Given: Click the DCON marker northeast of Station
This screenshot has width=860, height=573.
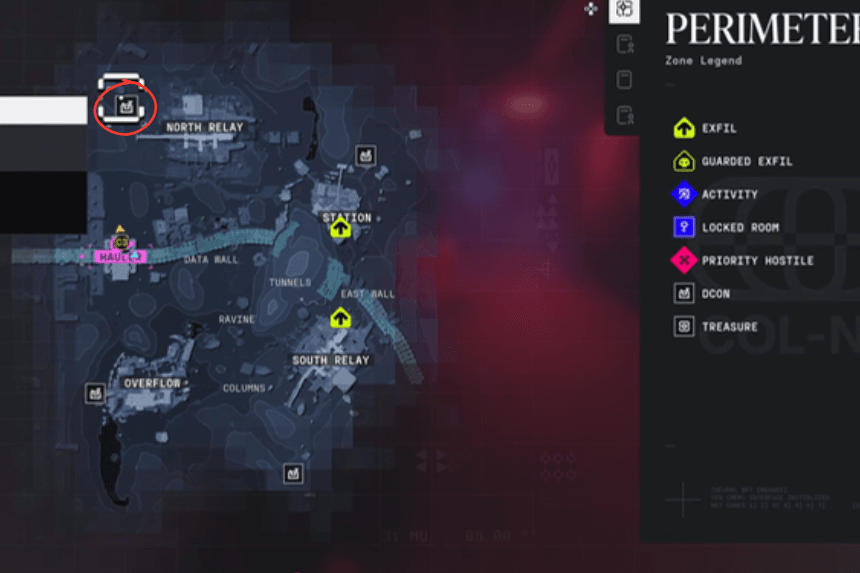Looking at the screenshot, I should click(x=366, y=155).
